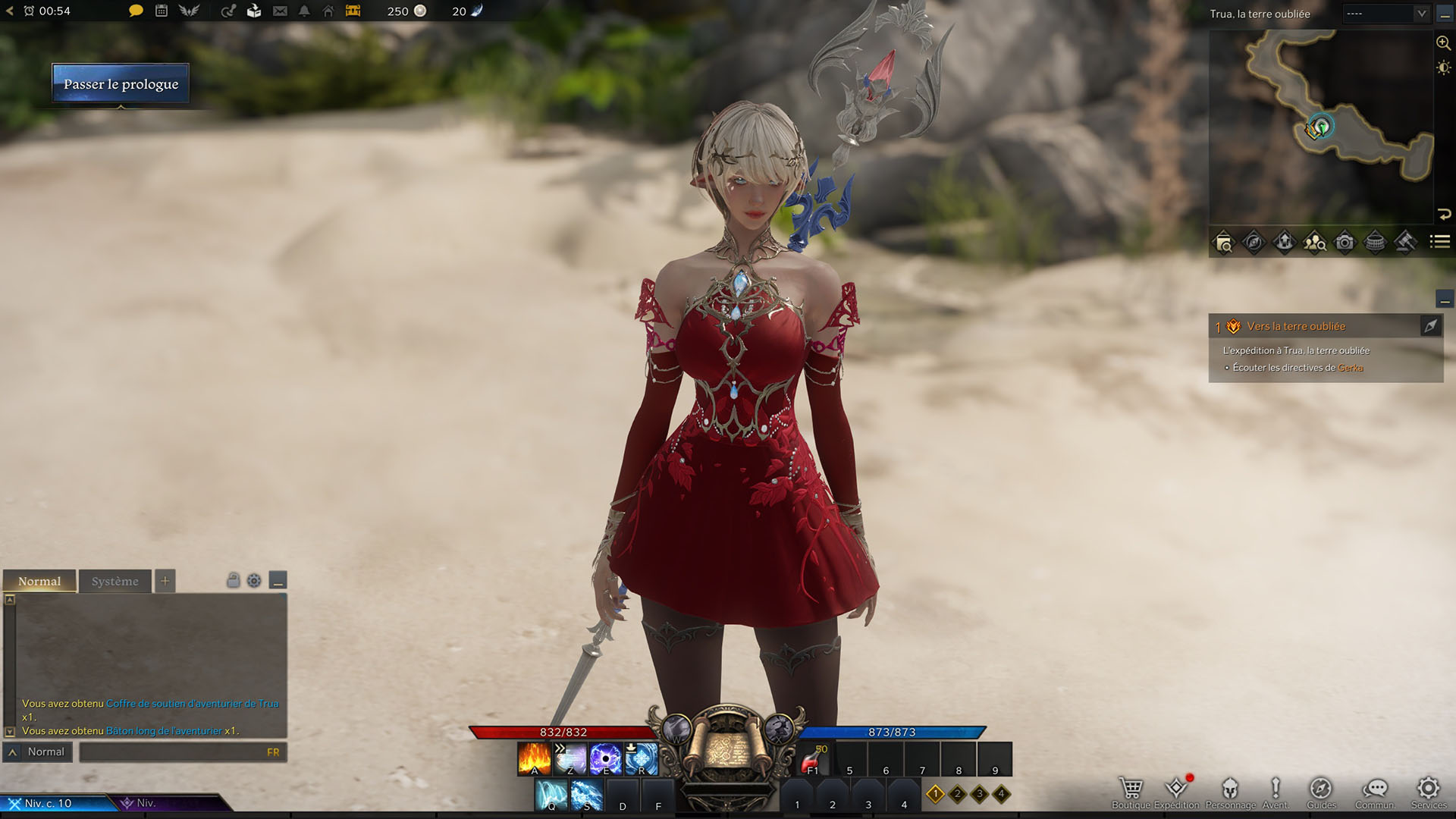Viewport: 1456px width, 819px height.
Task: Open the mail envelope icon
Action: click(280, 11)
